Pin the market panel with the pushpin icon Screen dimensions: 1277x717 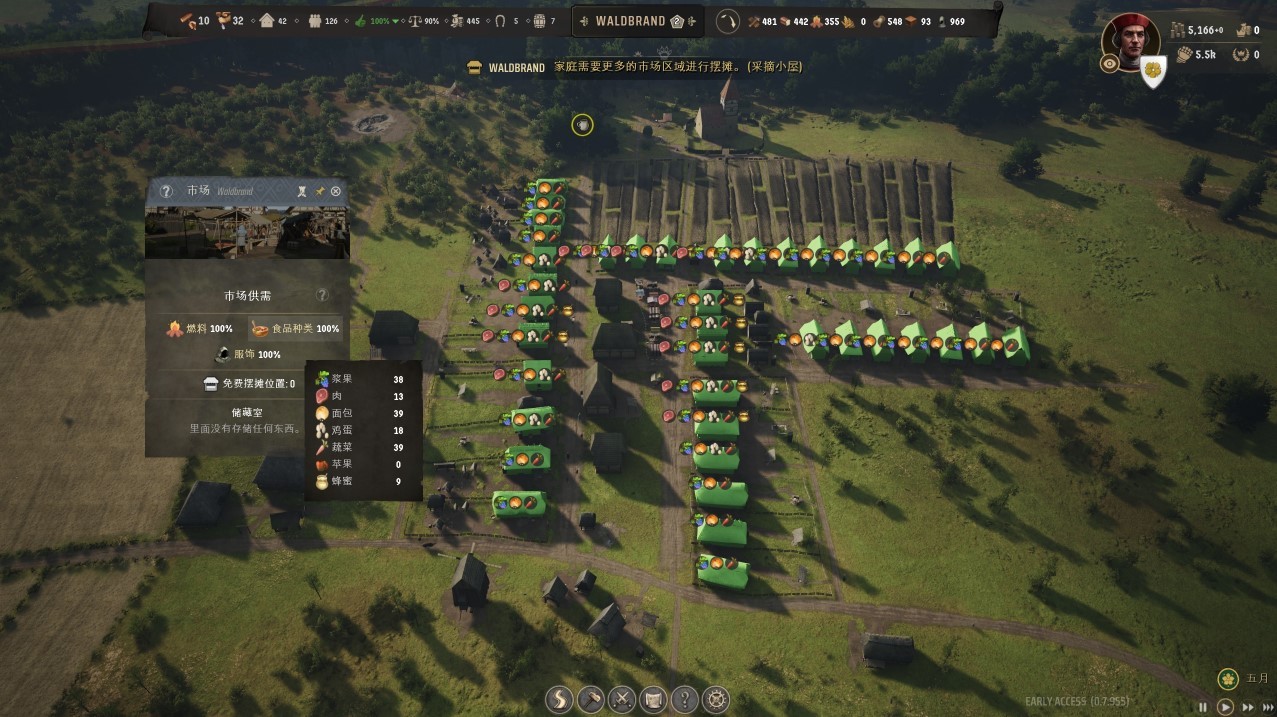[320, 191]
